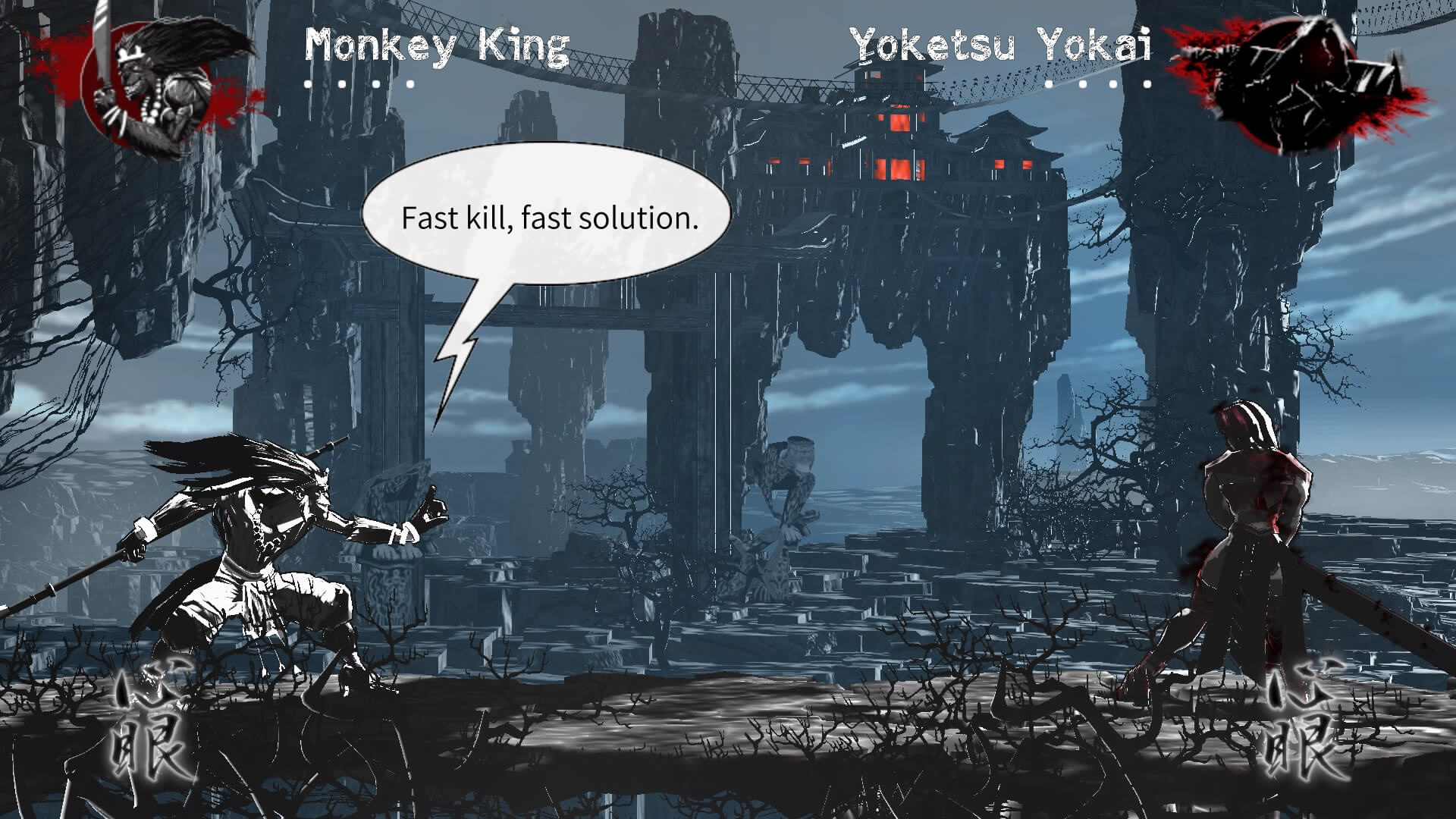Click Yoketsu Yokai's second round-win dot
The image size is (1456, 819).
[x=1081, y=84]
